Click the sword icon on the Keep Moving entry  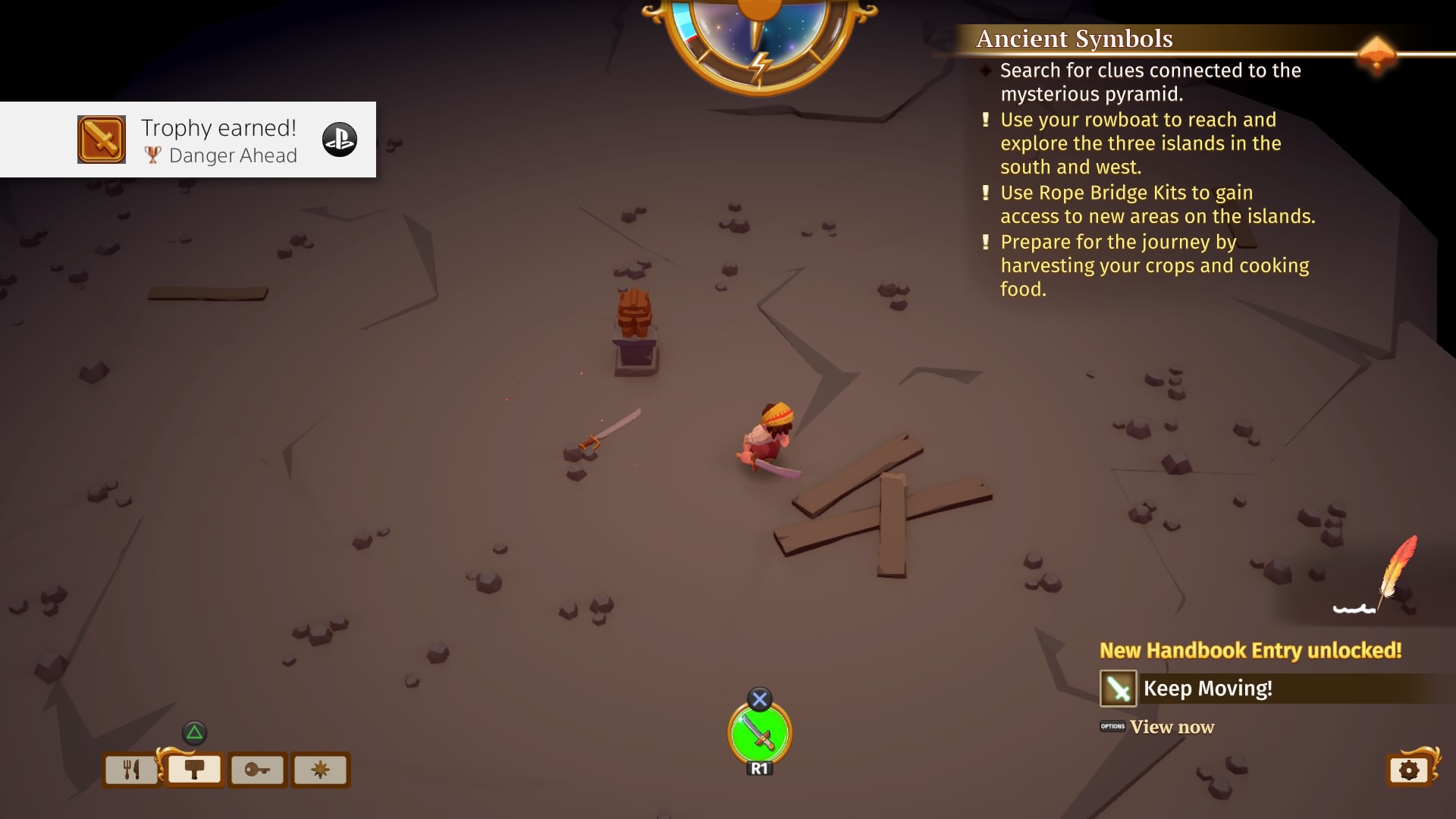[x=1119, y=689]
